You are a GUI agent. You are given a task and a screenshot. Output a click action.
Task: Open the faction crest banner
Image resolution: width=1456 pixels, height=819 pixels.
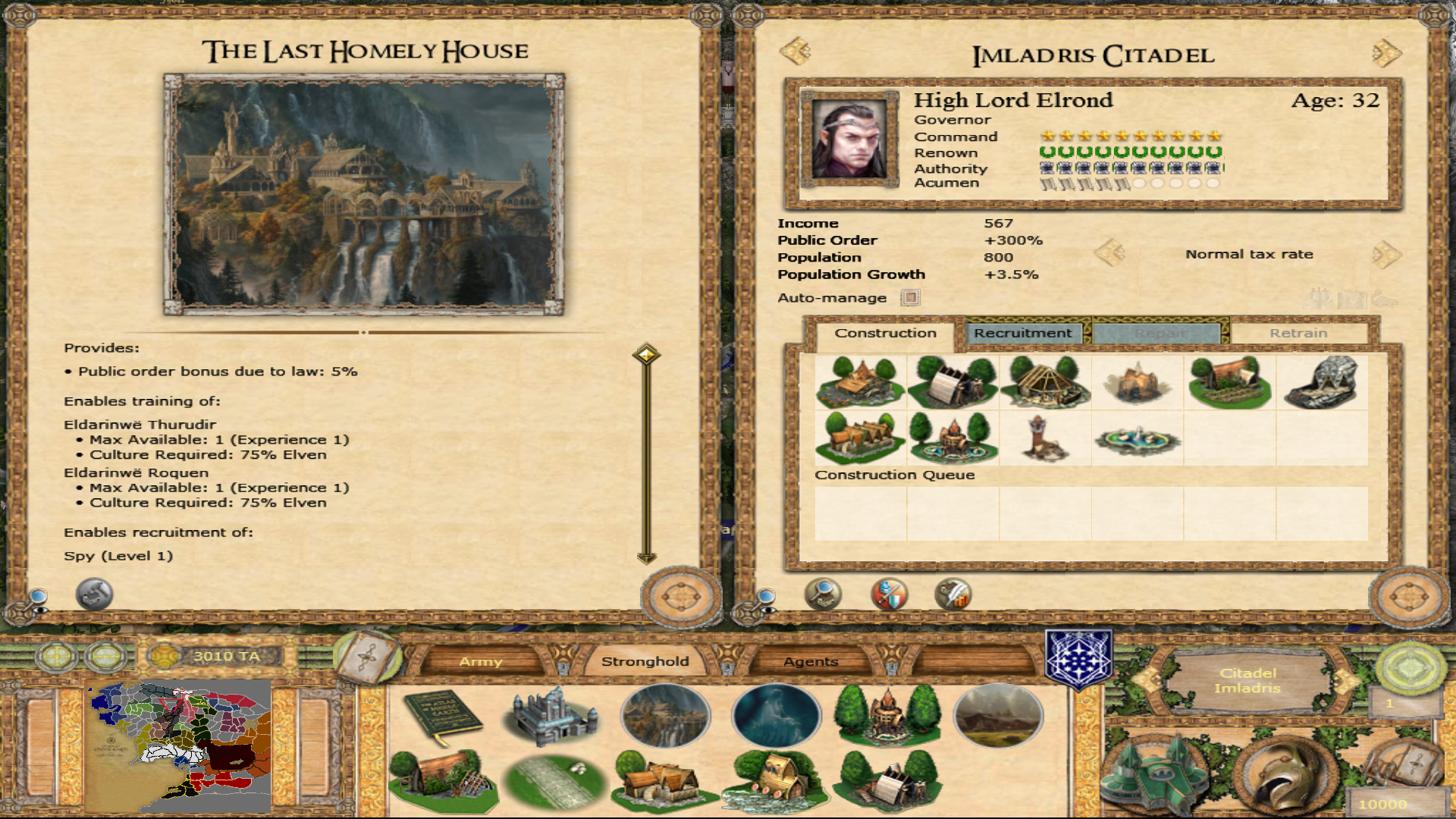[1078, 660]
